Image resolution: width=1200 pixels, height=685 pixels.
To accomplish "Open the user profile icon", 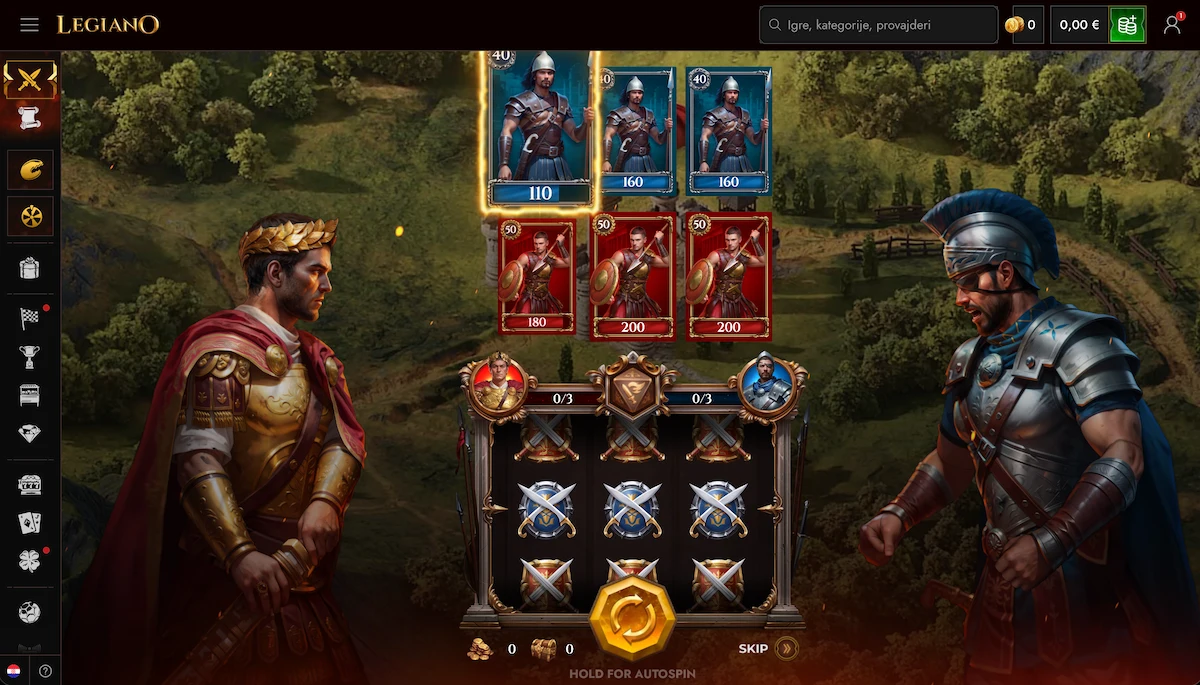I will click(x=1172, y=25).
